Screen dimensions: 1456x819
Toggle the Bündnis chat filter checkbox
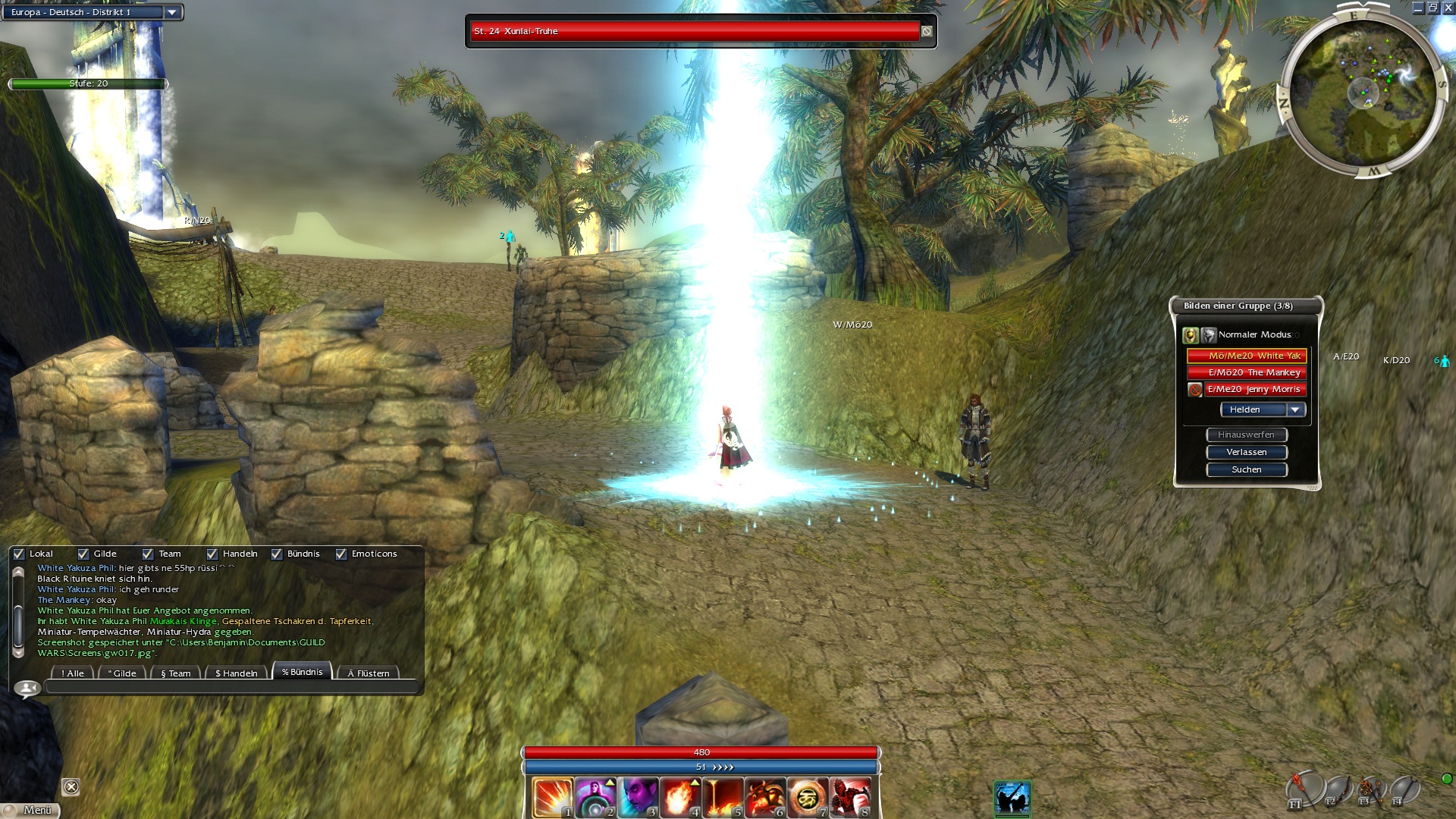pos(277,554)
